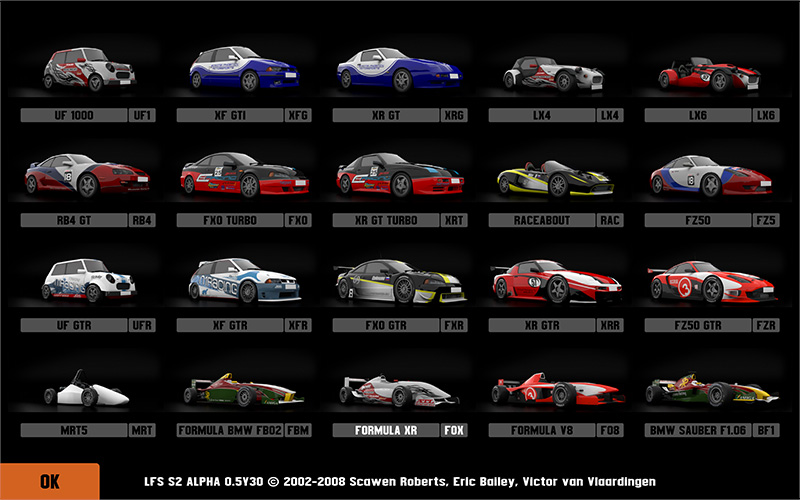
Task: Pick the FXO Turbo car
Action: pyautogui.click(x=245, y=177)
